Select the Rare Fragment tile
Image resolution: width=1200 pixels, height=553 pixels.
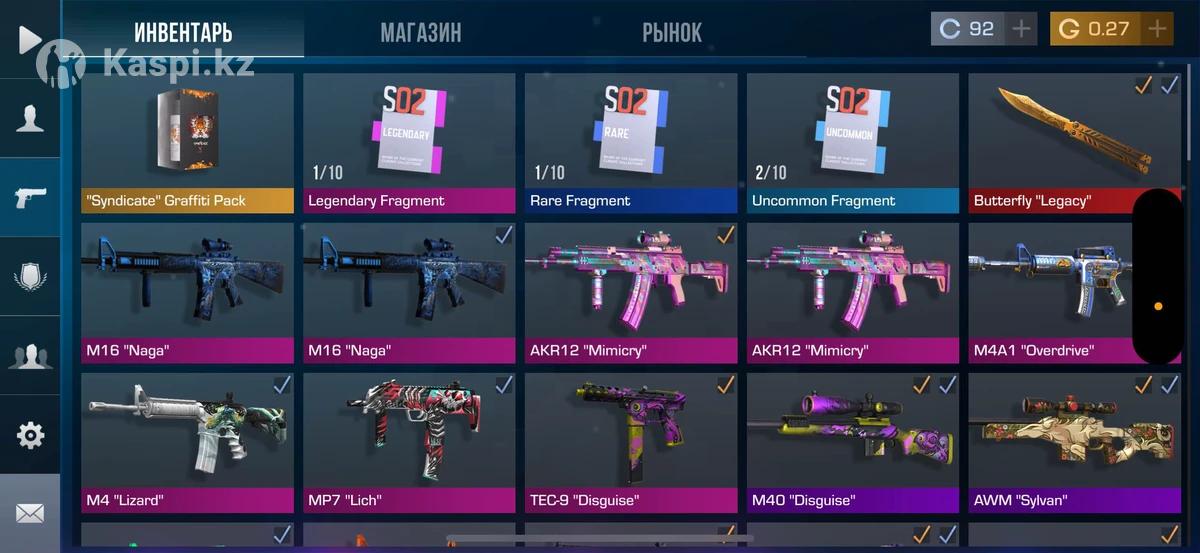[631, 143]
